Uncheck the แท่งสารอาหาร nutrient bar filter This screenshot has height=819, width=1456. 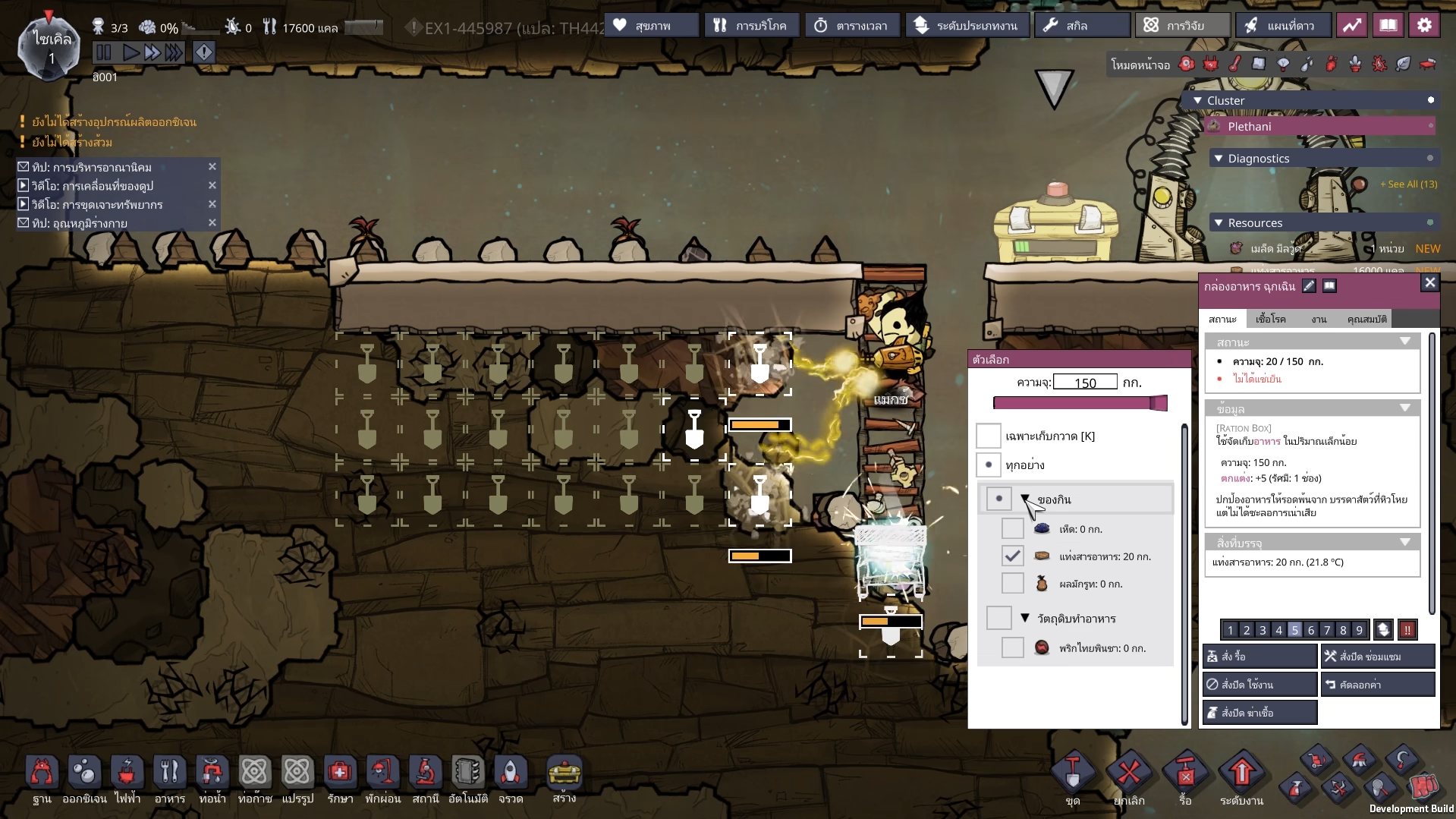coord(1012,556)
